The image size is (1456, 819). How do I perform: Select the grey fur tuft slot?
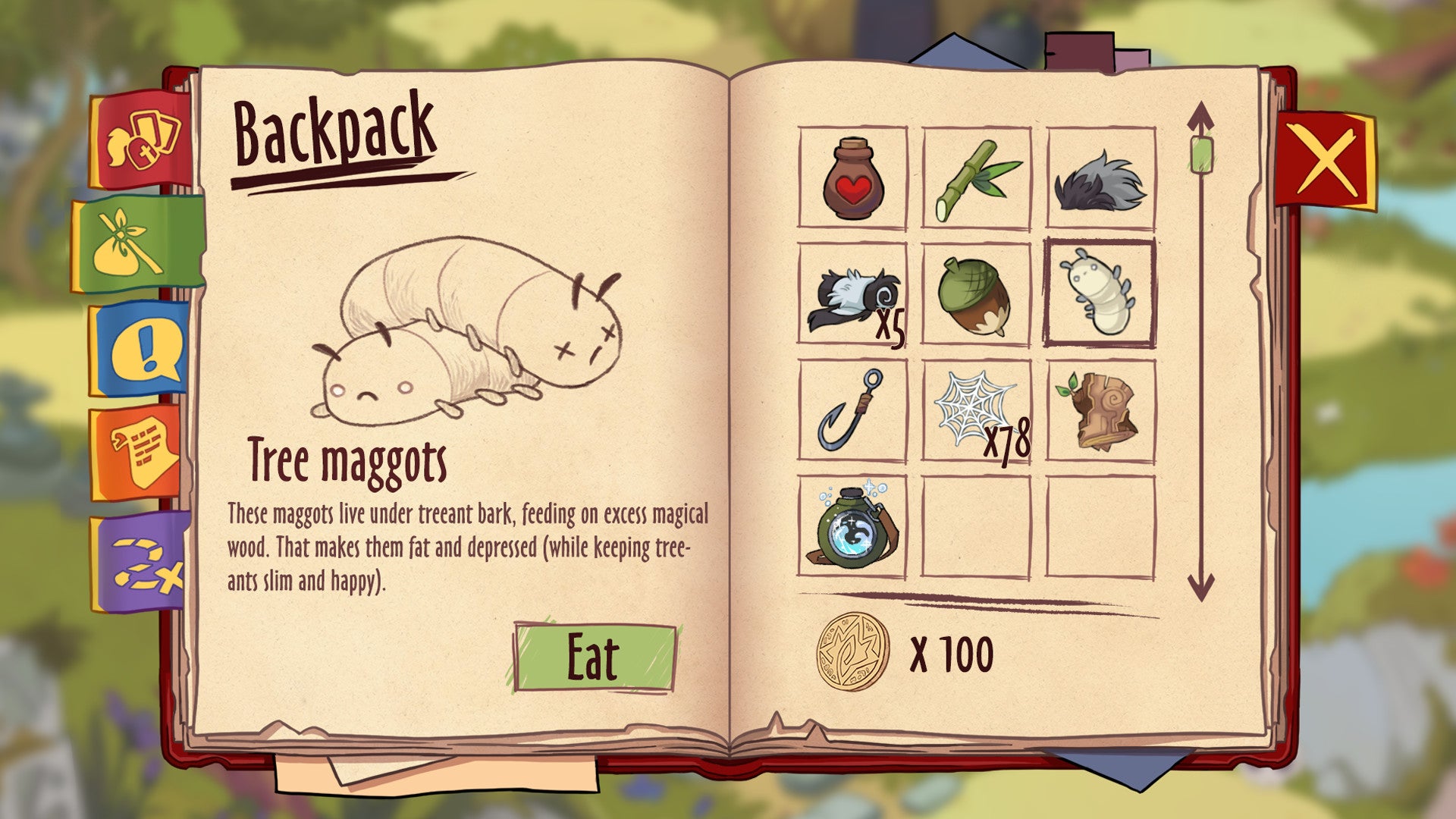[1100, 178]
